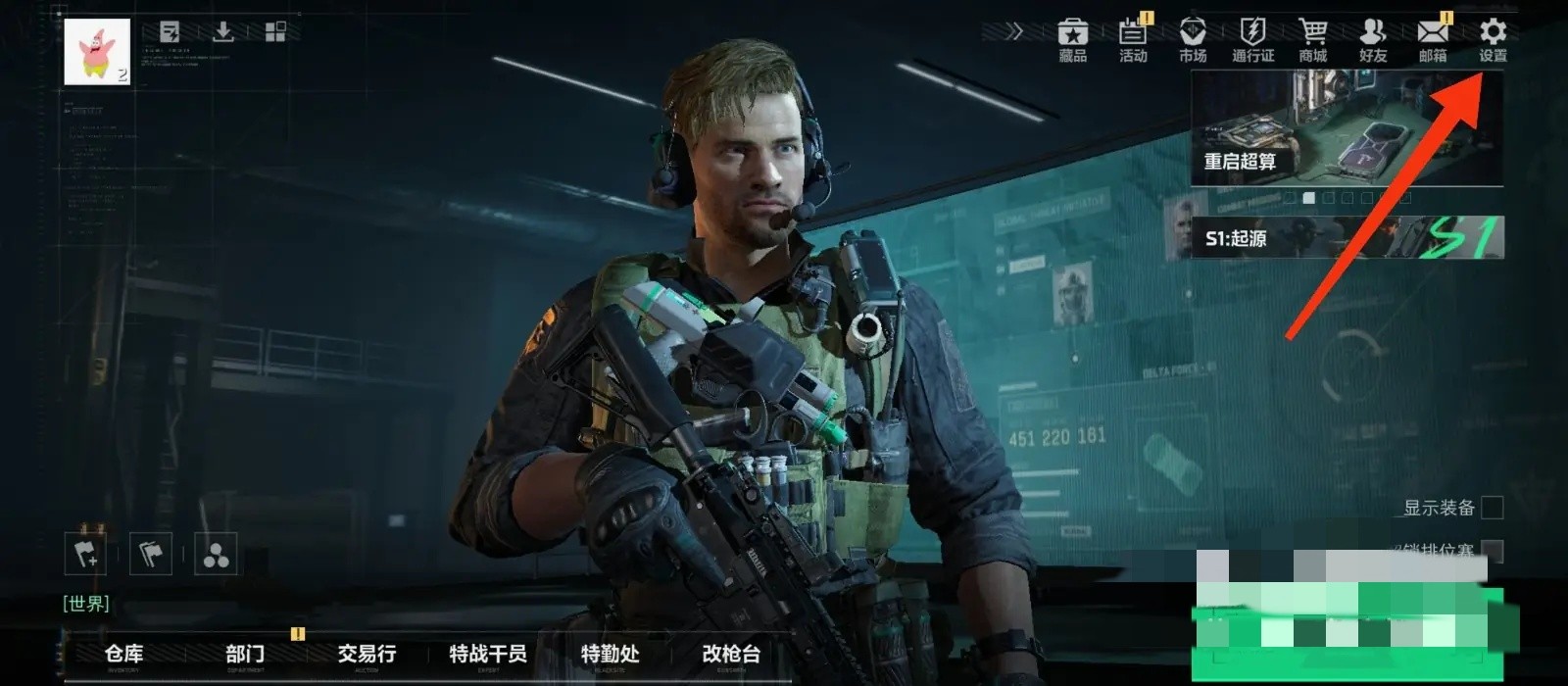Switch to the 仓库 inventory tab
The height and width of the screenshot is (686, 1568).
[123, 655]
